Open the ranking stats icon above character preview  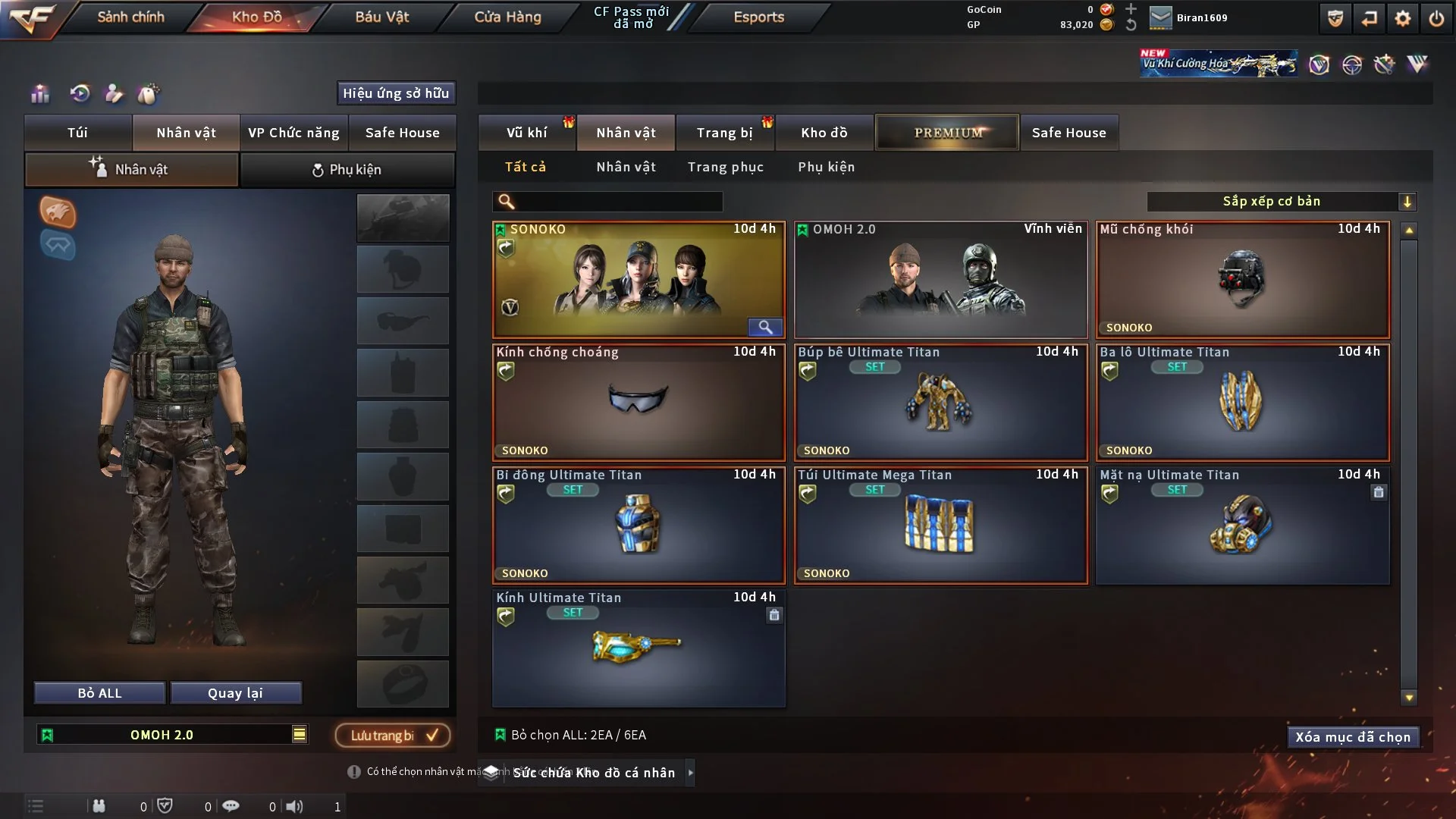click(39, 95)
